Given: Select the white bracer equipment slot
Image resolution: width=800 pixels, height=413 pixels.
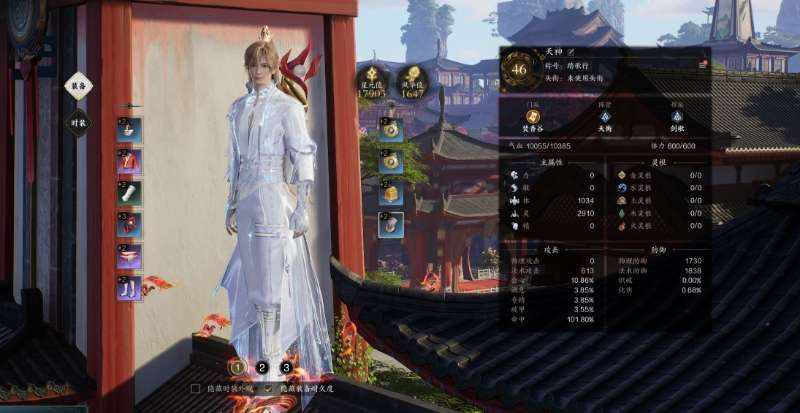Looking at the screenshot, I should click(130, 193).
